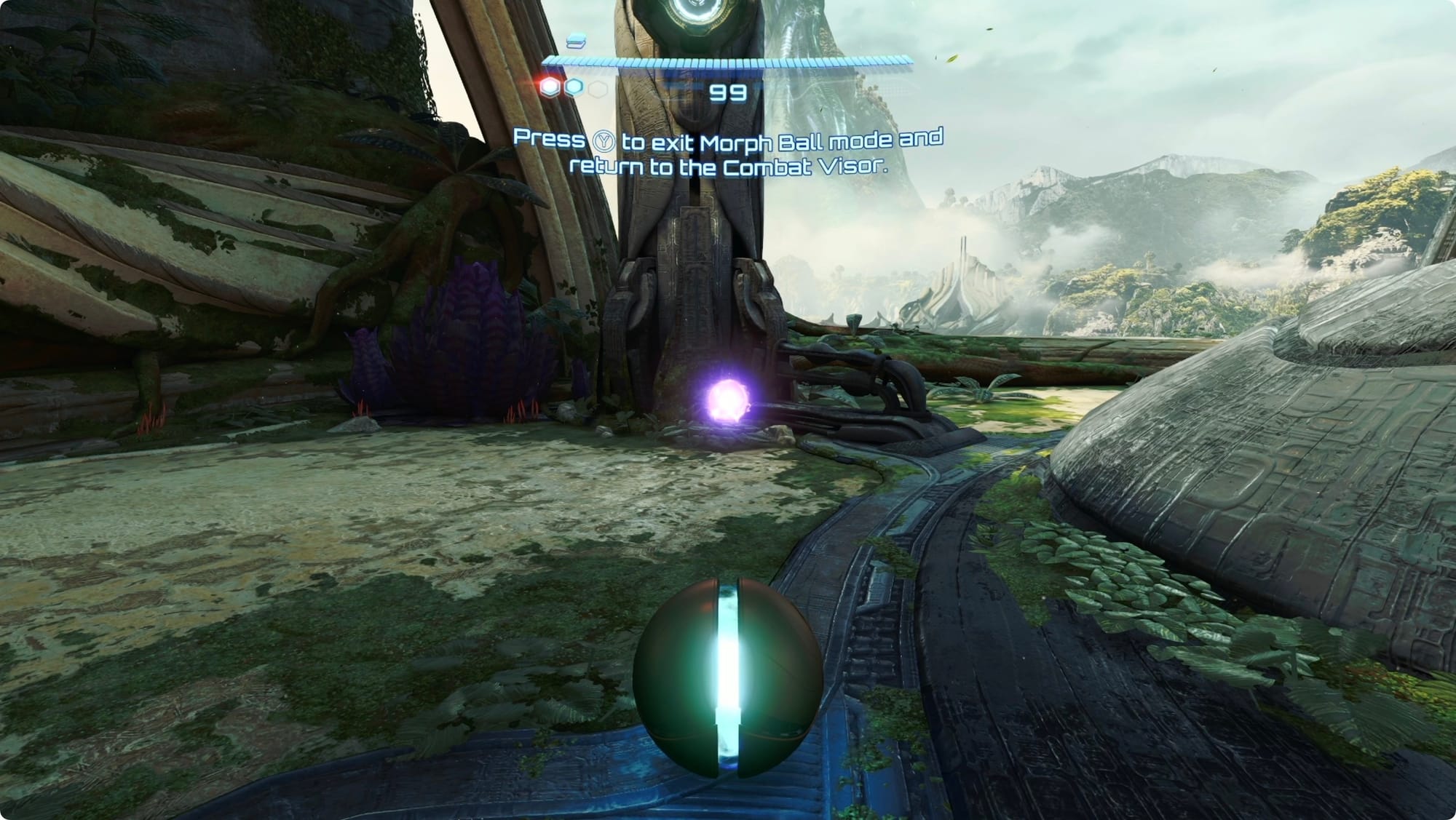Click the stacked energy tank icon
Screen dimensions: 1456x820
click(576, 41)
